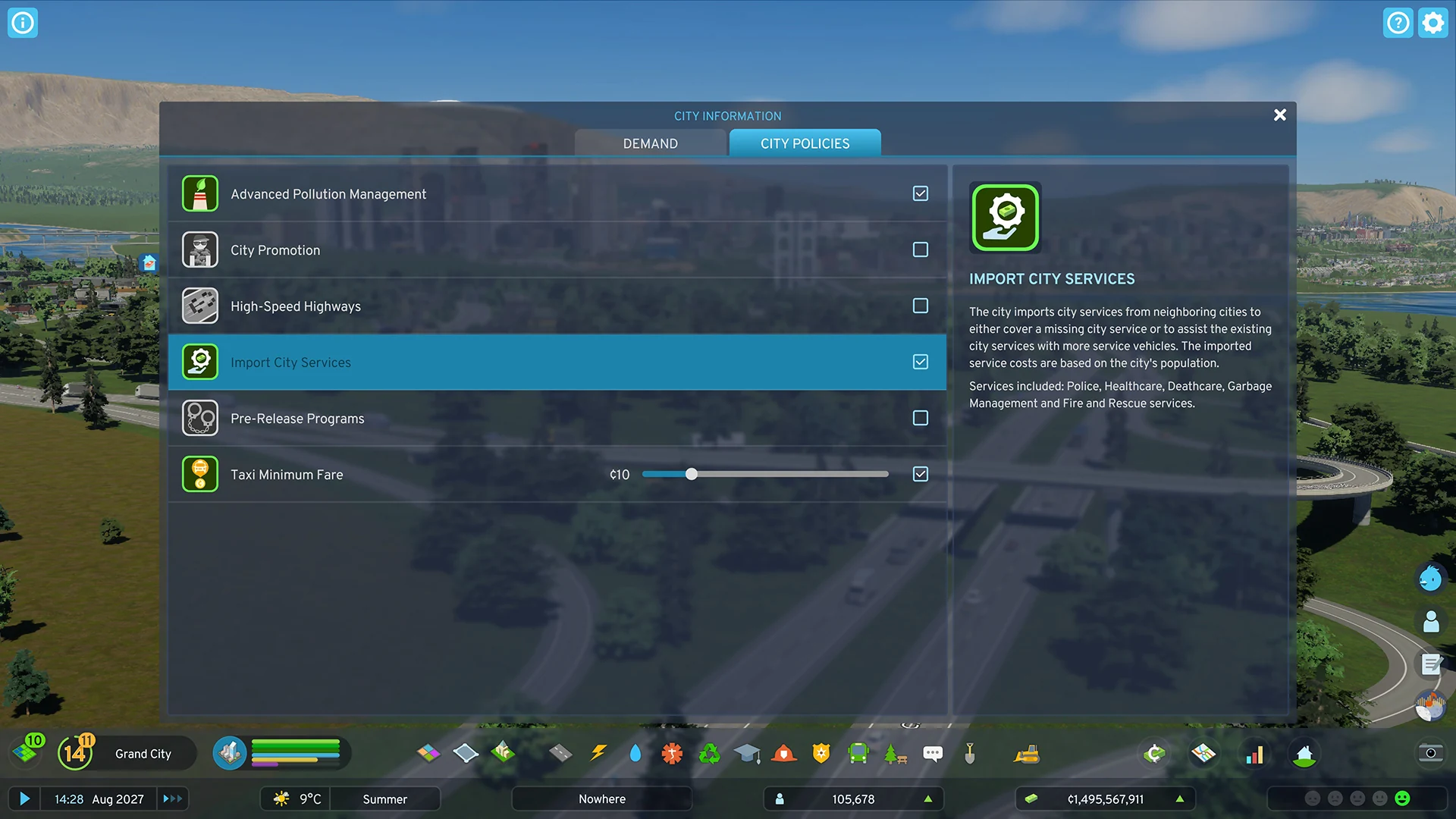
Task: Select the Water and Sewage tool
Action: [x=635, y=753]
